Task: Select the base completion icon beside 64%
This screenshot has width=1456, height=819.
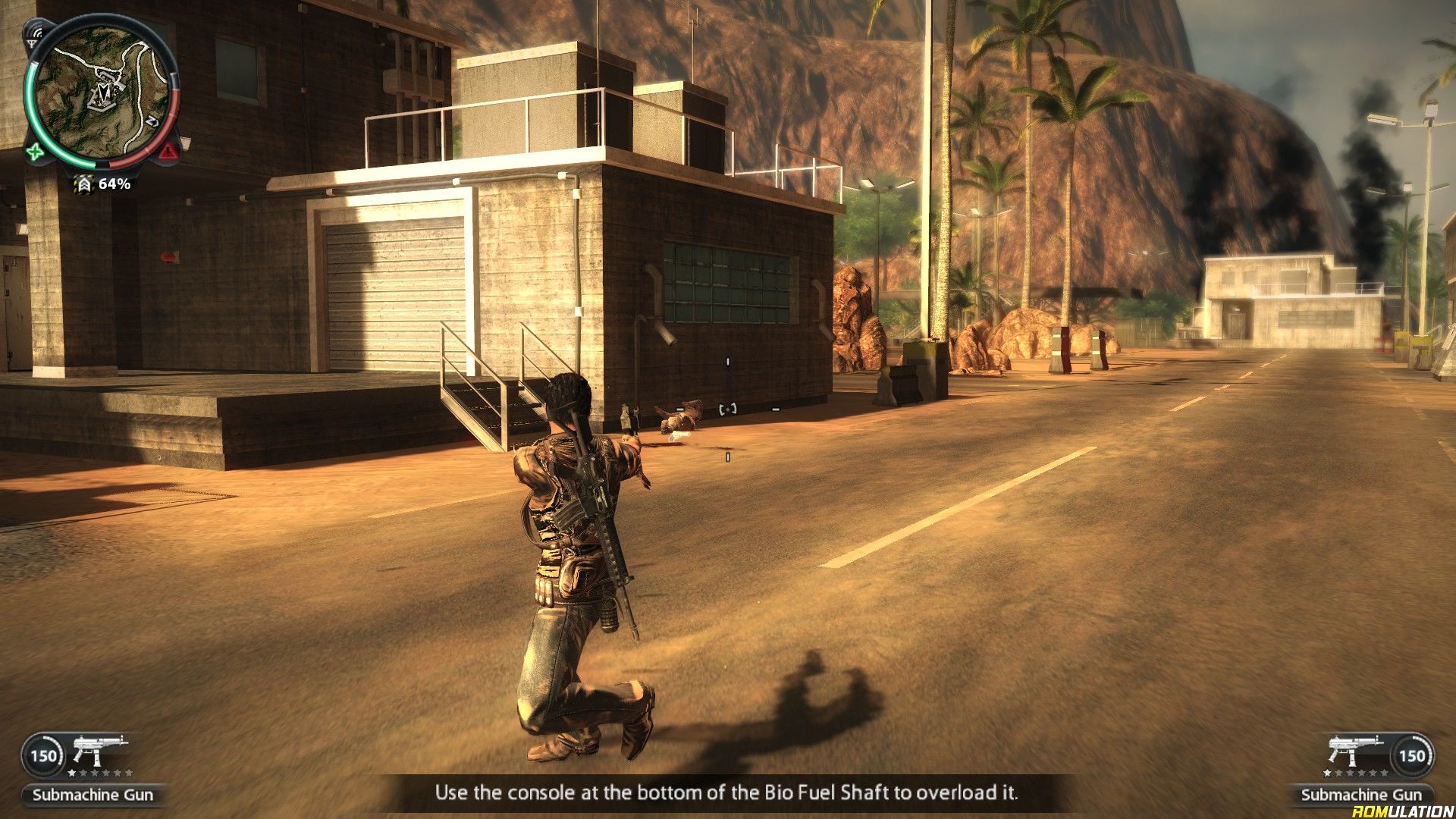Action: [x=83, y=184]
